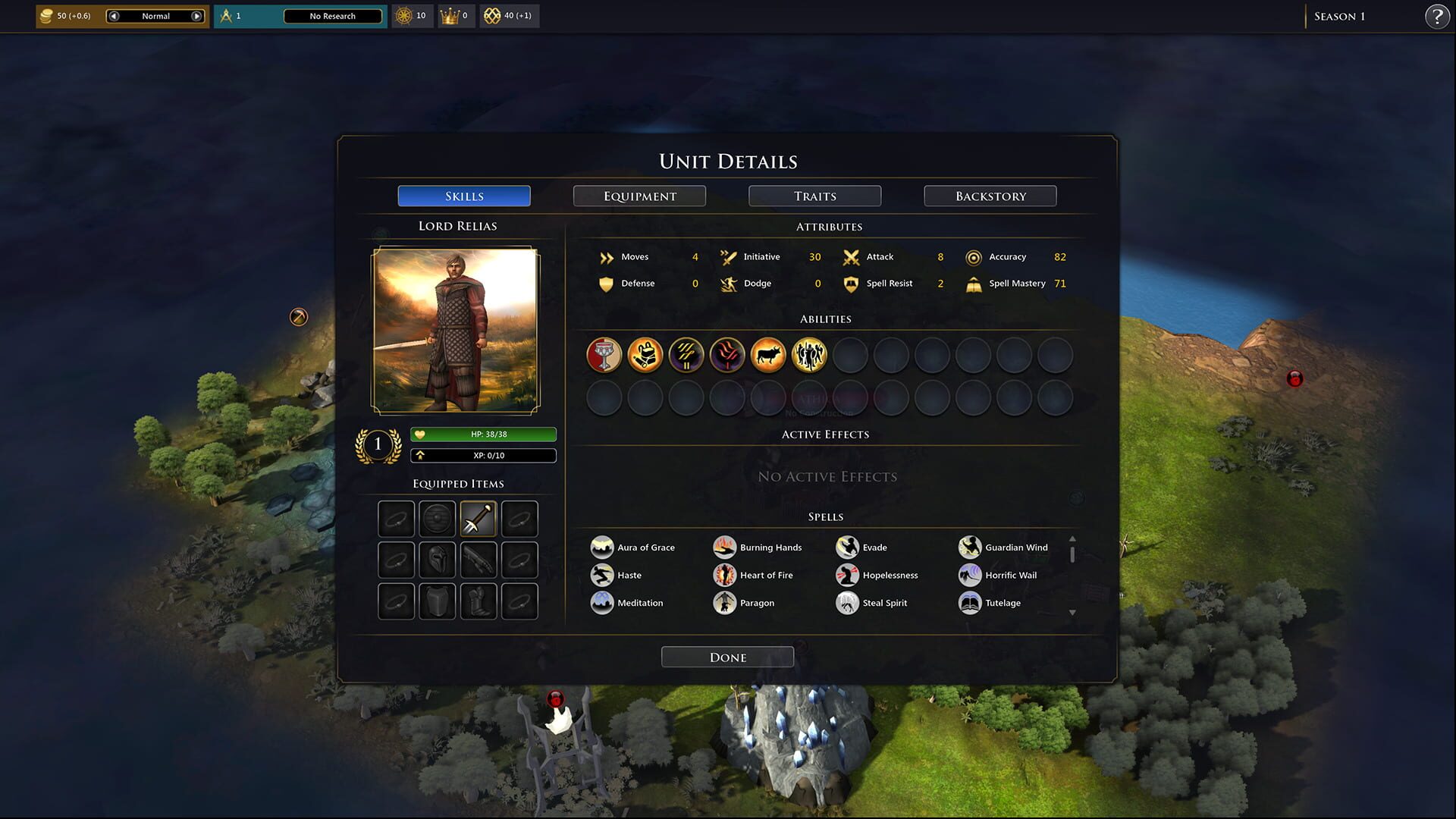Select the Steal Spirit spell icon
This screenshot has height=819, width=1456.
tap(847, 602)
